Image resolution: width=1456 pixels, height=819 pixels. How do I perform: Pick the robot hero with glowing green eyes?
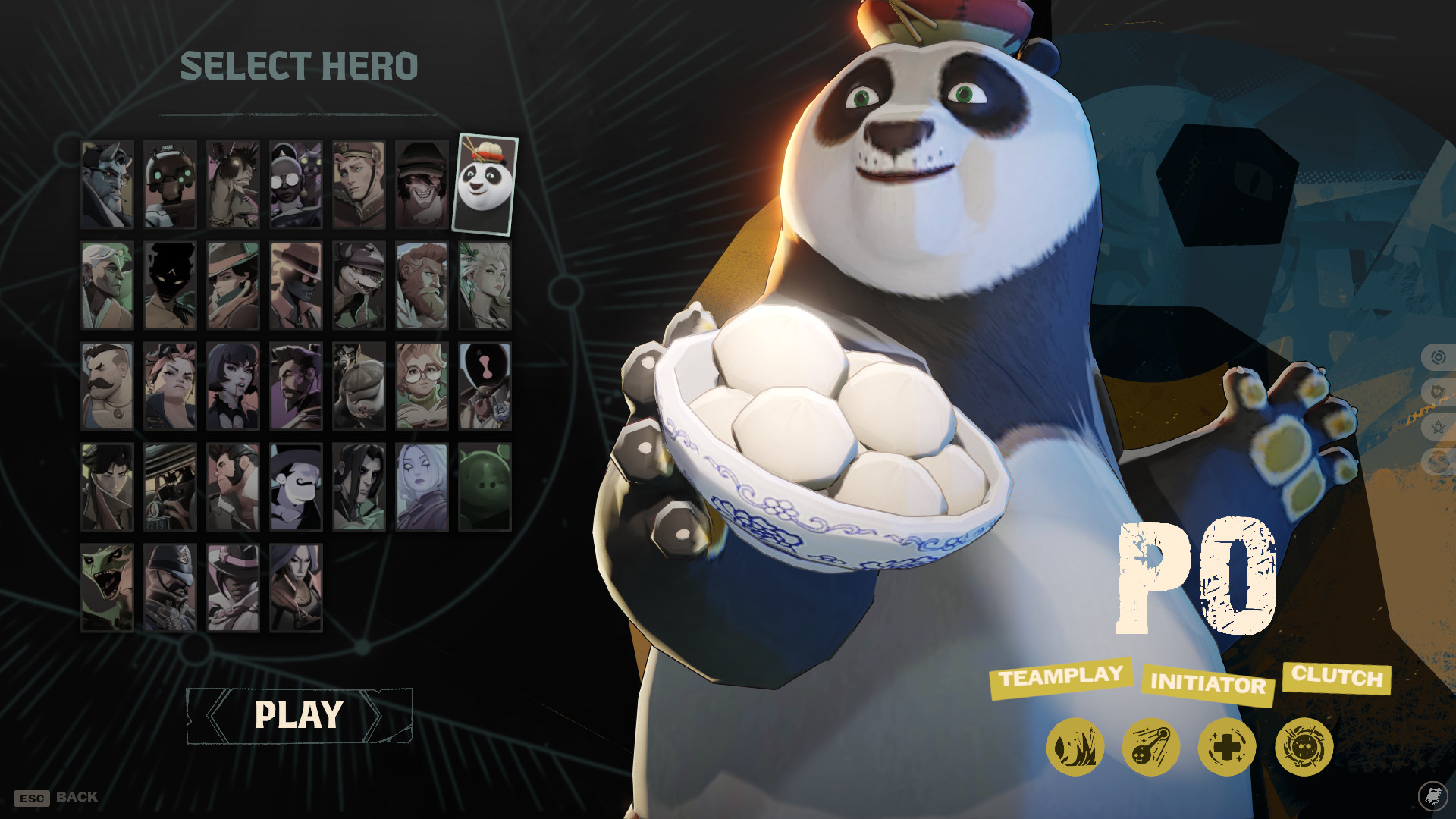point(170,184)
